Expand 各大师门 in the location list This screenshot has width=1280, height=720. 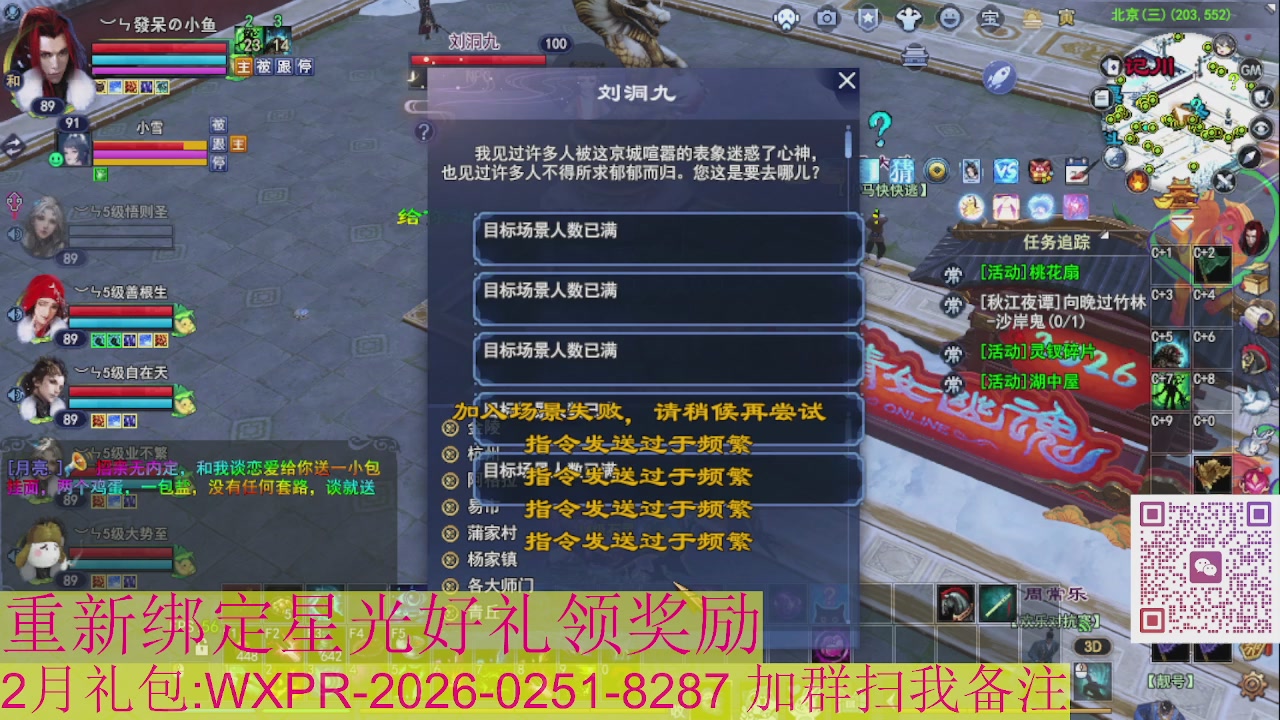[500, 585]
